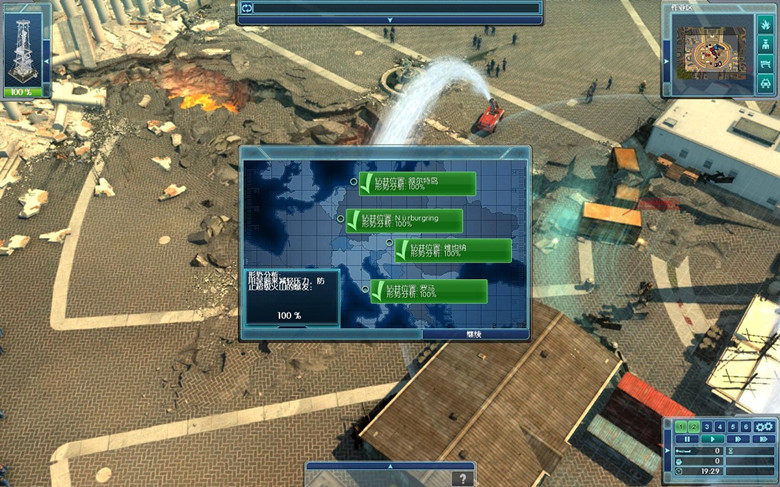Screen dimensions: 780x487
Task: Set the fastest game speed (triple arrow)
Action: [x=763, y=439]
